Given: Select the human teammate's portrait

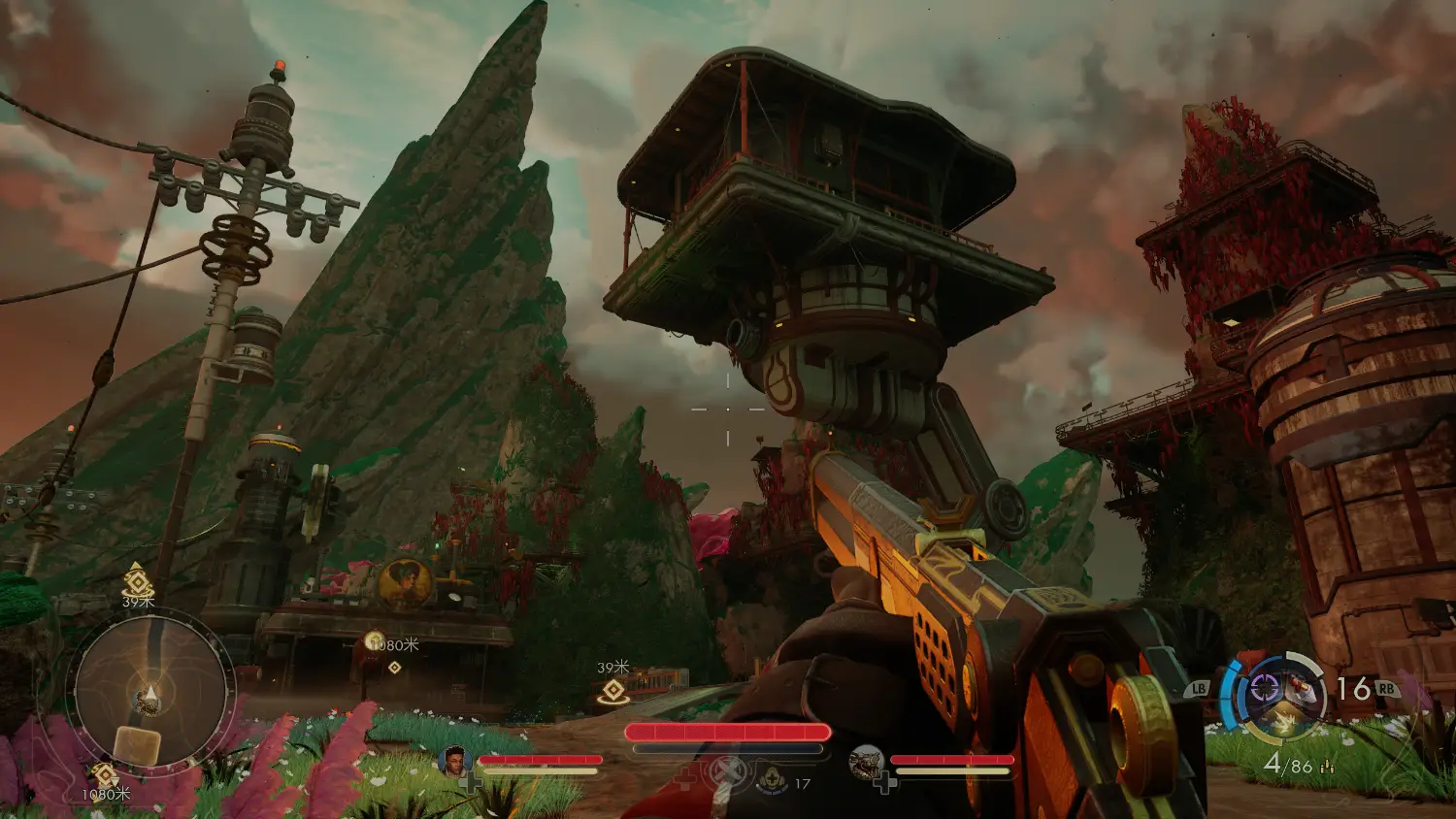Looking at the screenshot, I should tap(454, 762).
